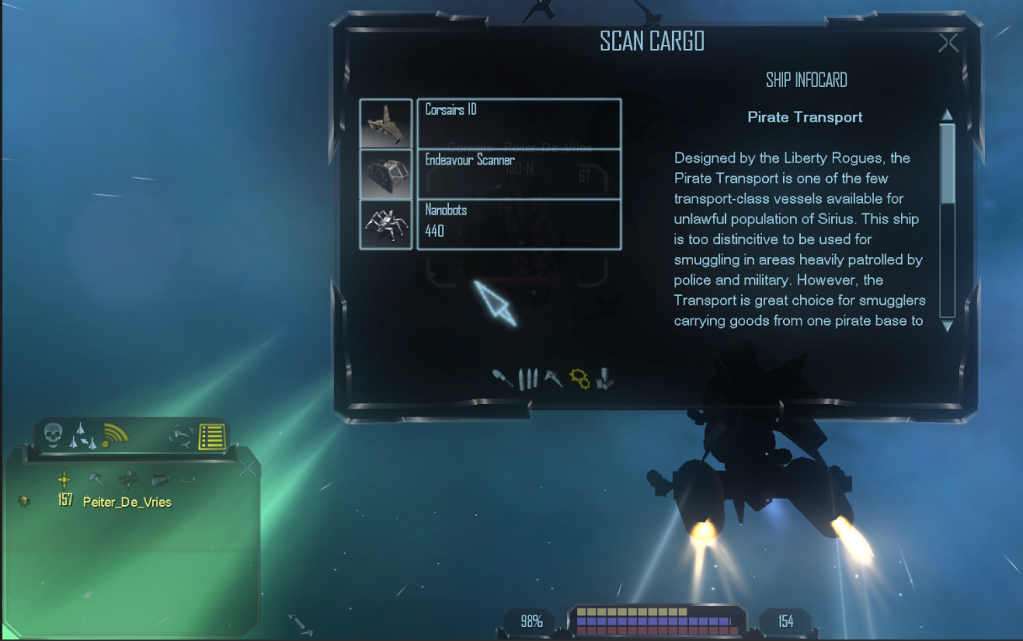Viewport: 1023px width, 641px height.
Task: Switch to the pickaxe cargo filter
Action: click(x=553, y=378)
